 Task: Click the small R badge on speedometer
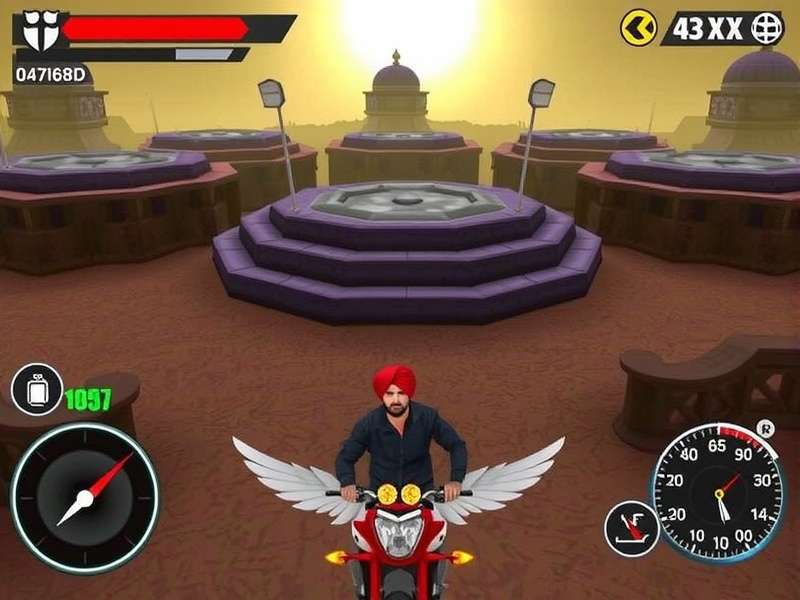pyautogui.click(x=767, y=427)
